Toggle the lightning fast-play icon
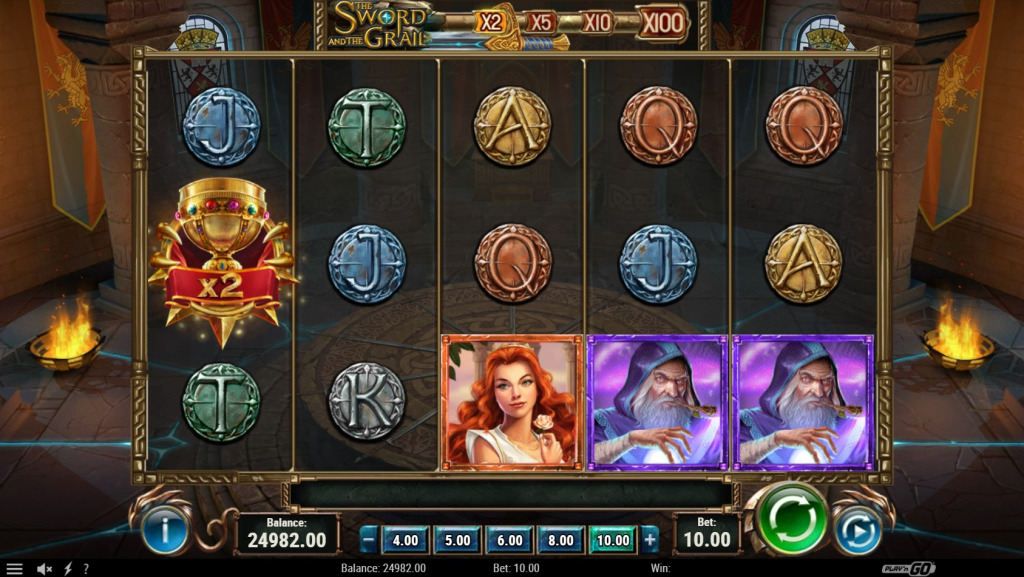The height and width of the screenshot is (577, 1024). pyautogui.click(x=68, y=568)
